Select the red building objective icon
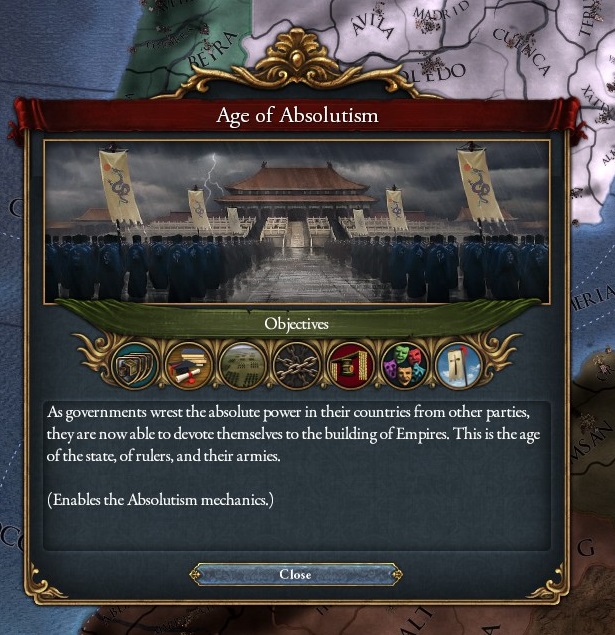This screenshot has height=635, width=615. point(350,365)
